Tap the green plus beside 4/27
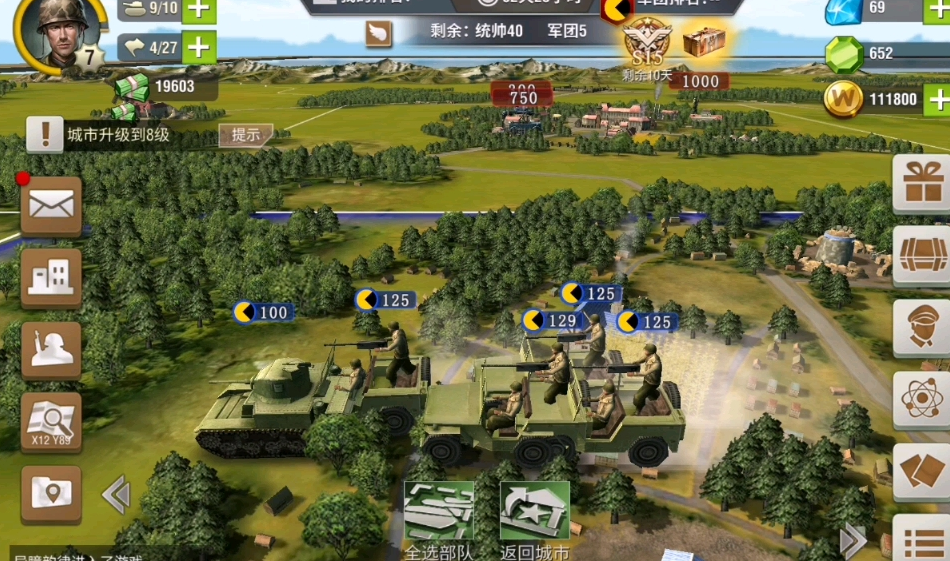Screen dimensions: 950x561 [199, 47]
